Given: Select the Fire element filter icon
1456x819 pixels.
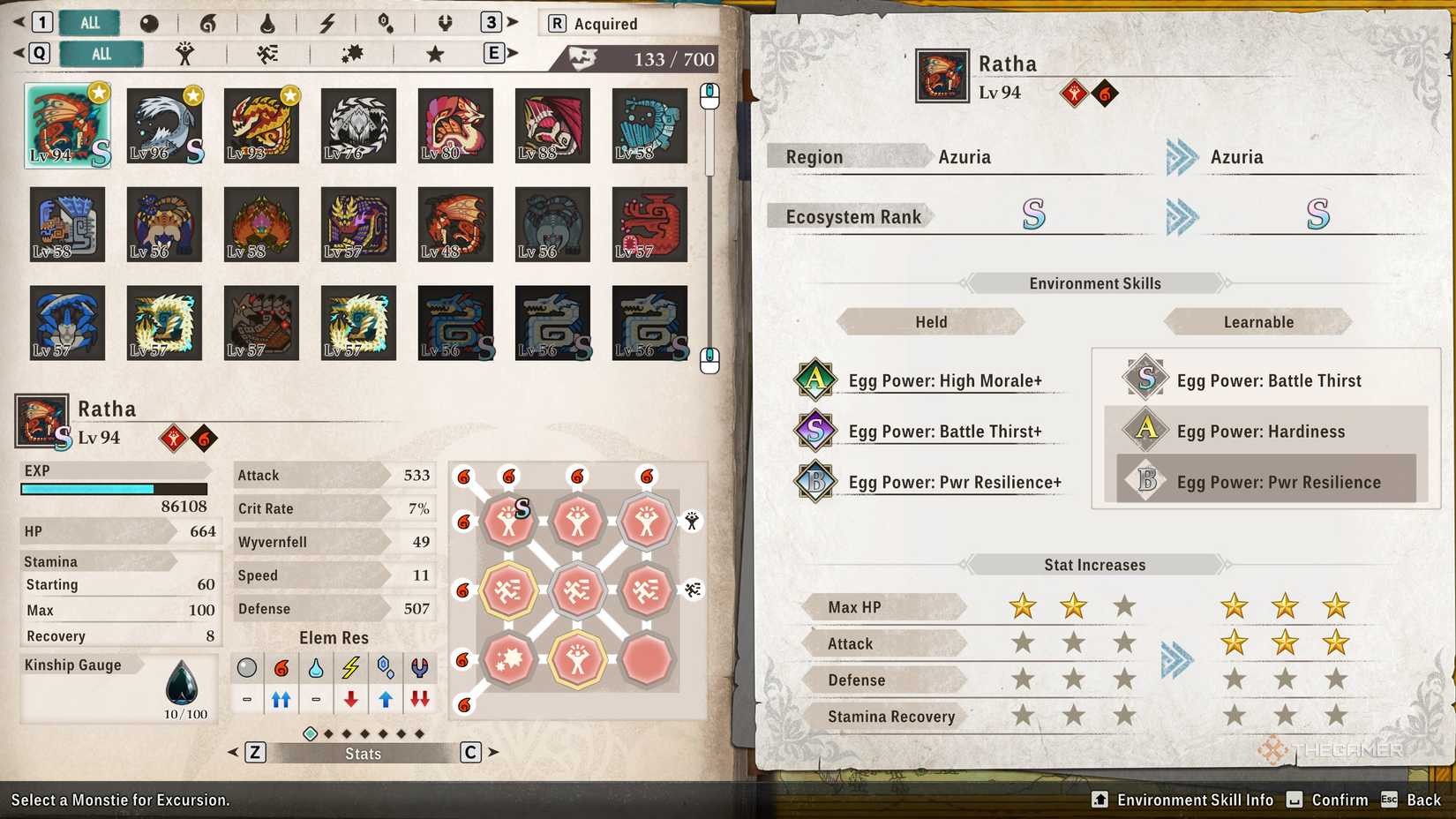Looking at the screenshot, I should click(208, 23).
